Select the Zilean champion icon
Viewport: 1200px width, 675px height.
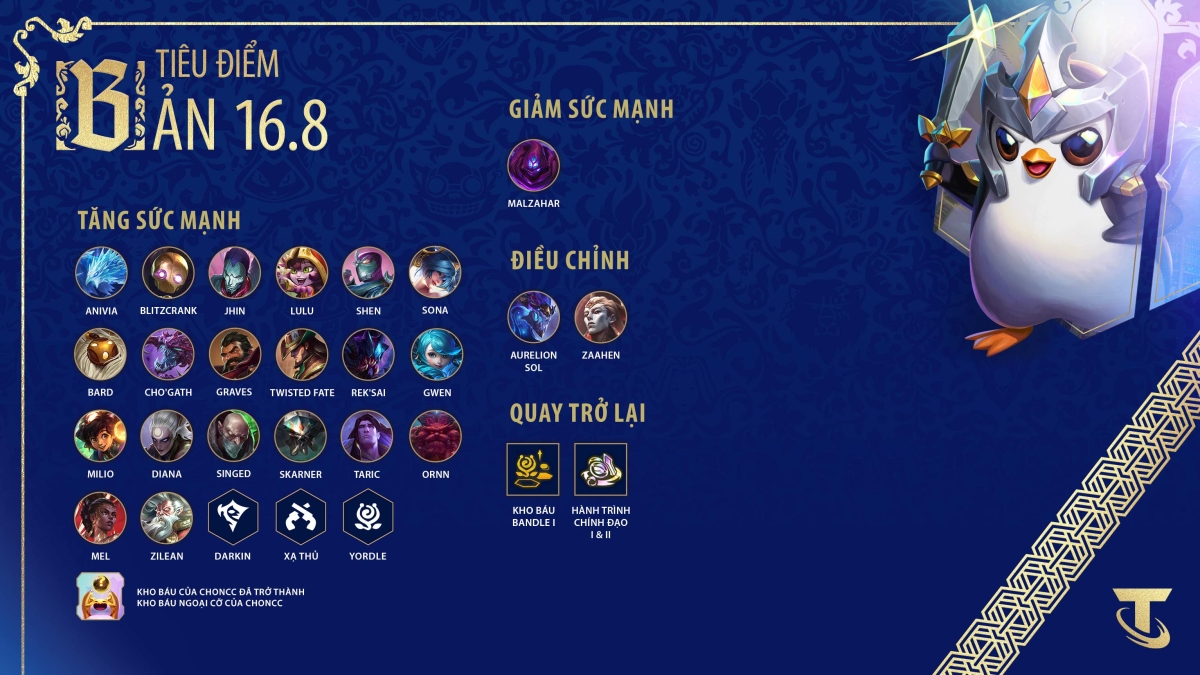(168, 517)
